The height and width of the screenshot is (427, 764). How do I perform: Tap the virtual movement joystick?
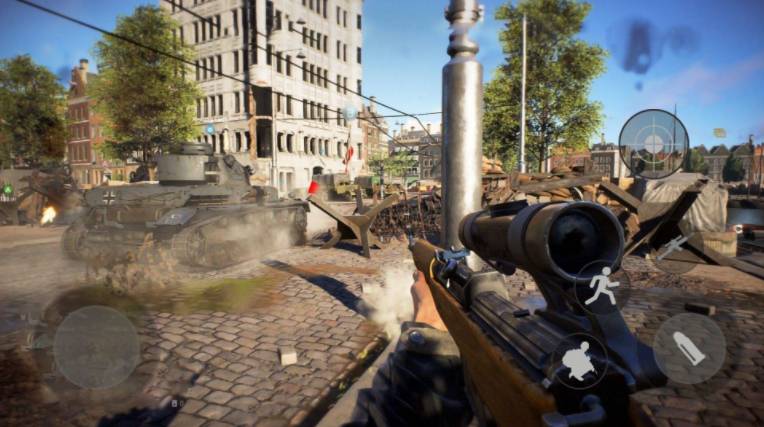(x=96, y=347)
